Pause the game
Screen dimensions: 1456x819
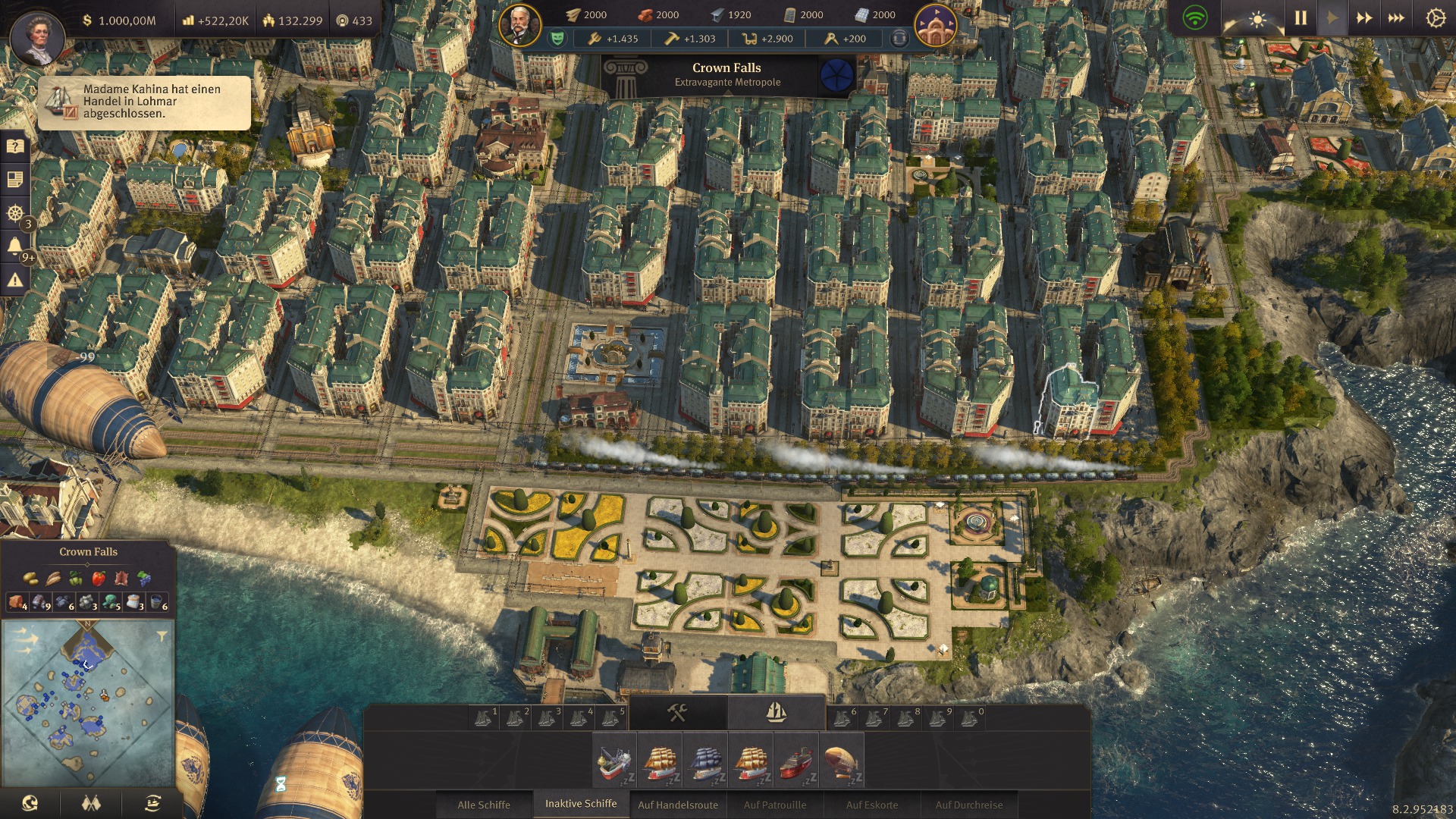tap(1301, 17)
